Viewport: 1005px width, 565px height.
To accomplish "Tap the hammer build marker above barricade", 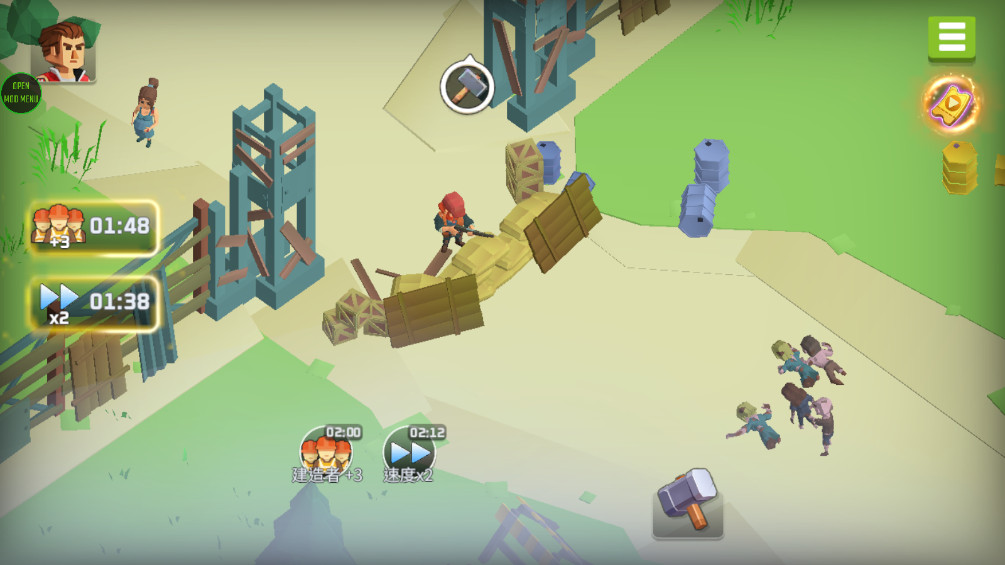I will click(x=467, y=87).
